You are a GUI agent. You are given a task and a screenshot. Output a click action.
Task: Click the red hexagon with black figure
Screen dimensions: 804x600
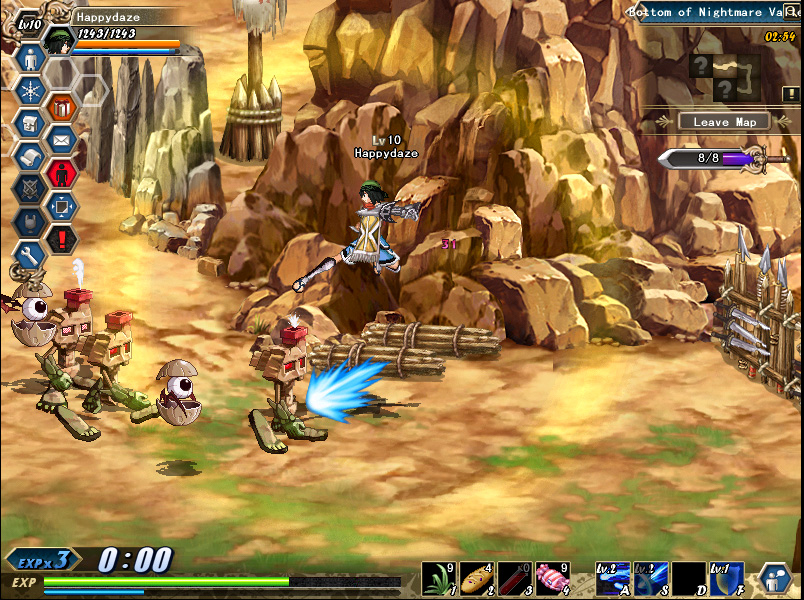click(x=62, y=172)
